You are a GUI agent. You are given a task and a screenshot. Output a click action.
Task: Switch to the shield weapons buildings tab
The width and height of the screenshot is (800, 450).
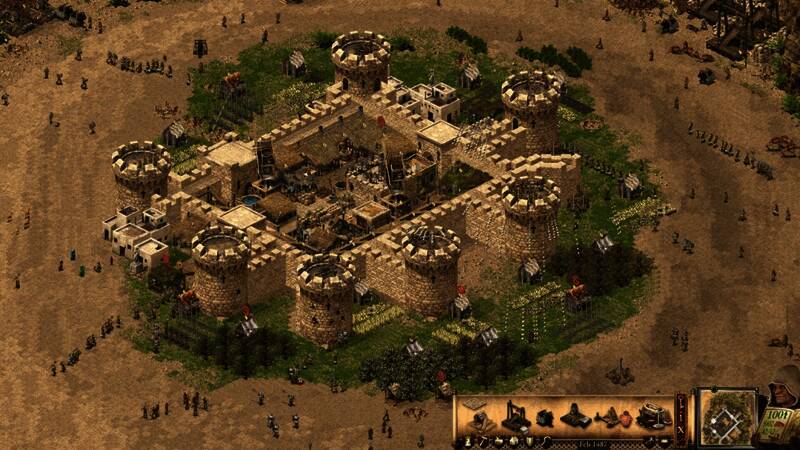pos(531,441)
